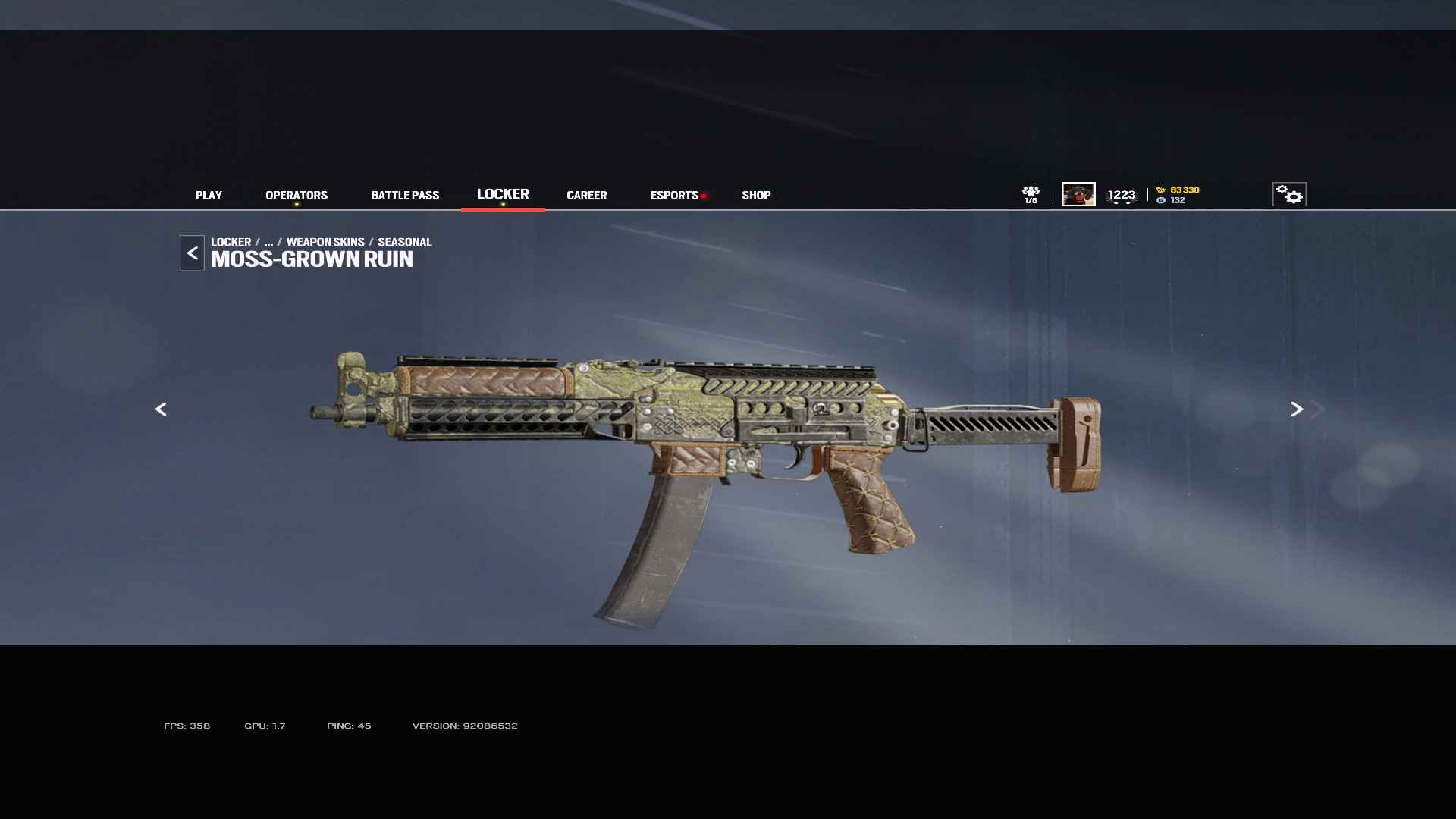Image resolution: width=1456 pixels, height=819 pixels.
Task: Show the next weapon skin
Action: point(1297,409)
